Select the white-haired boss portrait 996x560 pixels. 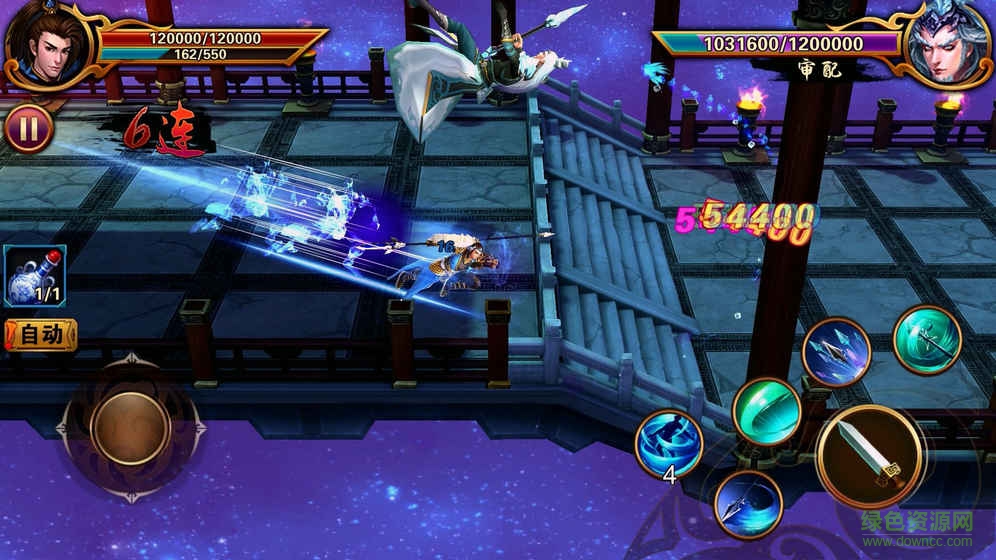click(946, 45)
